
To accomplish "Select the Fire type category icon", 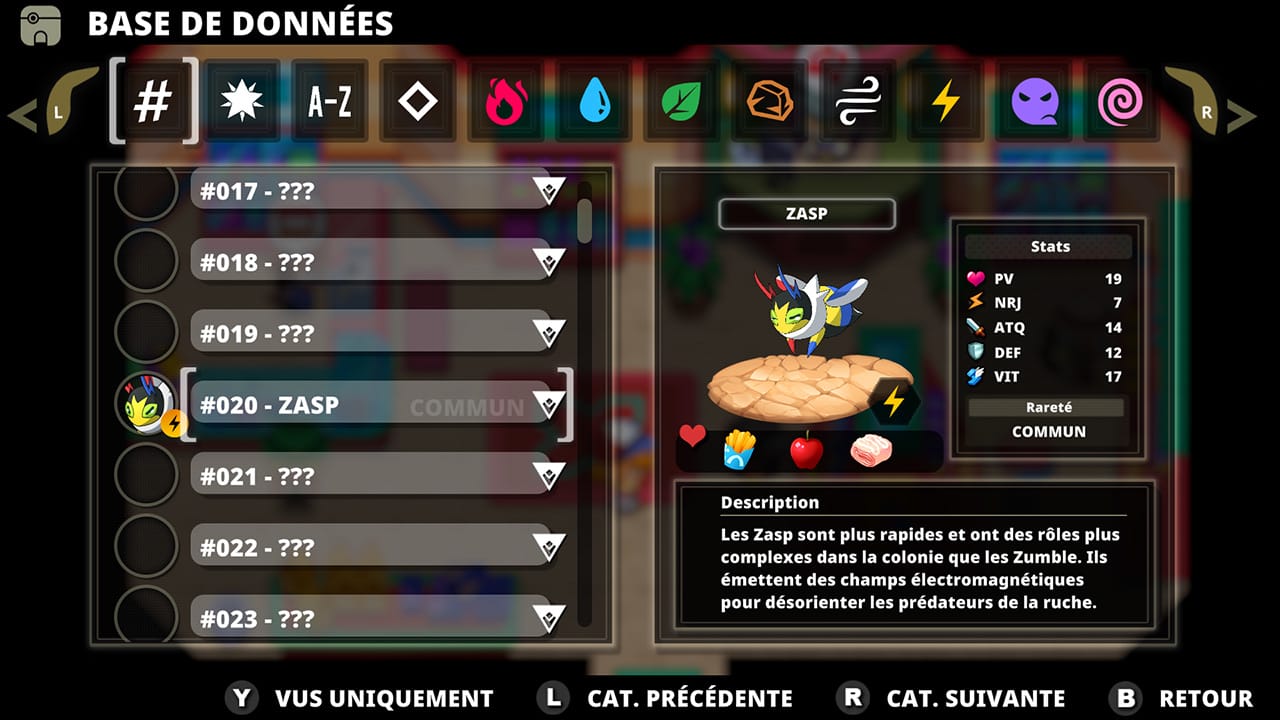I will pos(505,101).
